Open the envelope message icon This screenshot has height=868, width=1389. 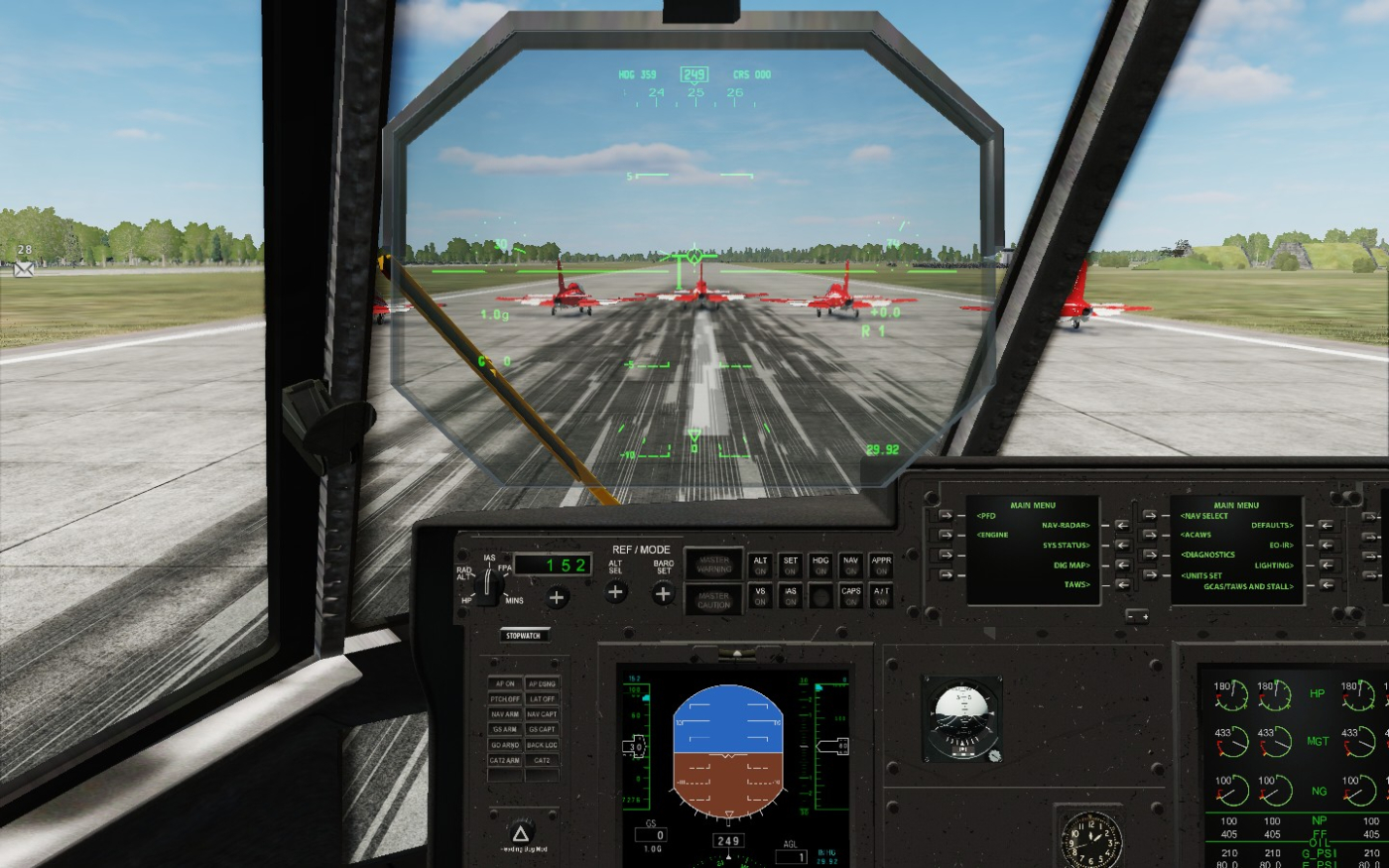[24, 269]
